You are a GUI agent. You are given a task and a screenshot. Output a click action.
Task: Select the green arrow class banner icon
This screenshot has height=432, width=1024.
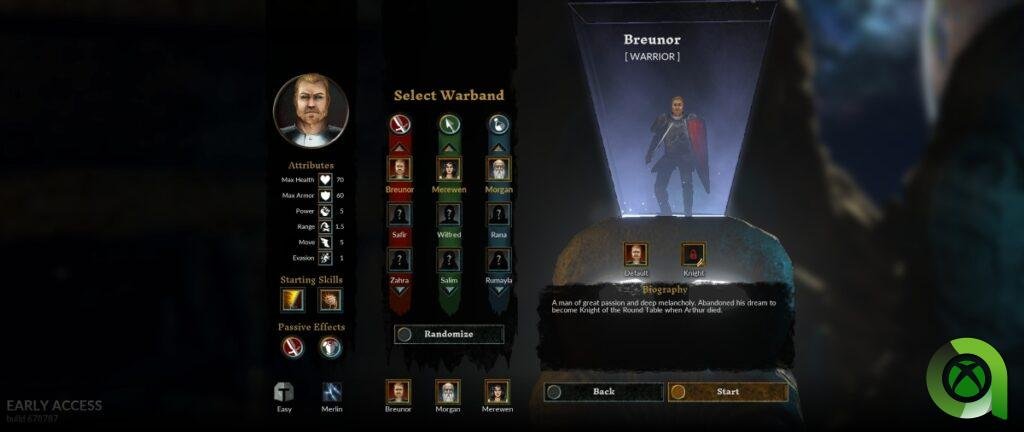coord(448,125)
